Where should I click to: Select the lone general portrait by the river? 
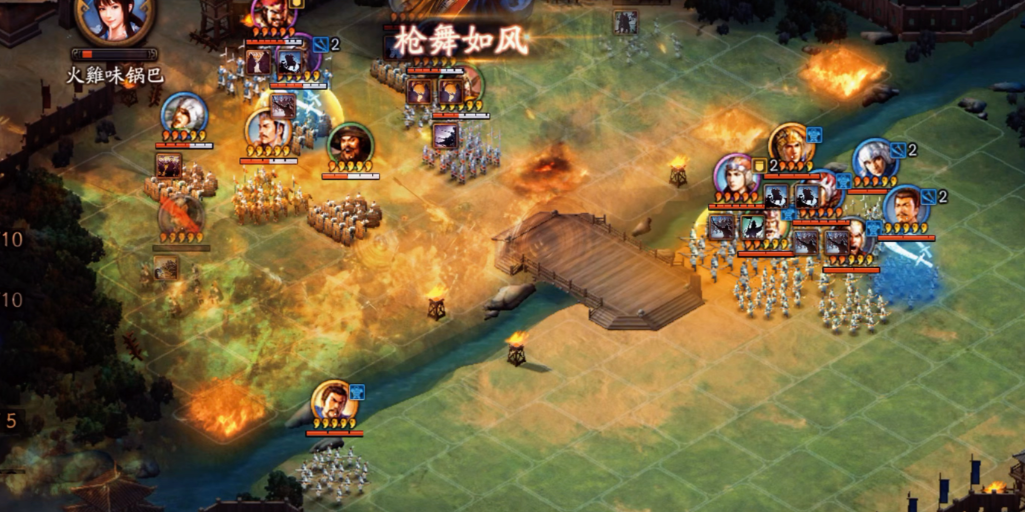331,401
